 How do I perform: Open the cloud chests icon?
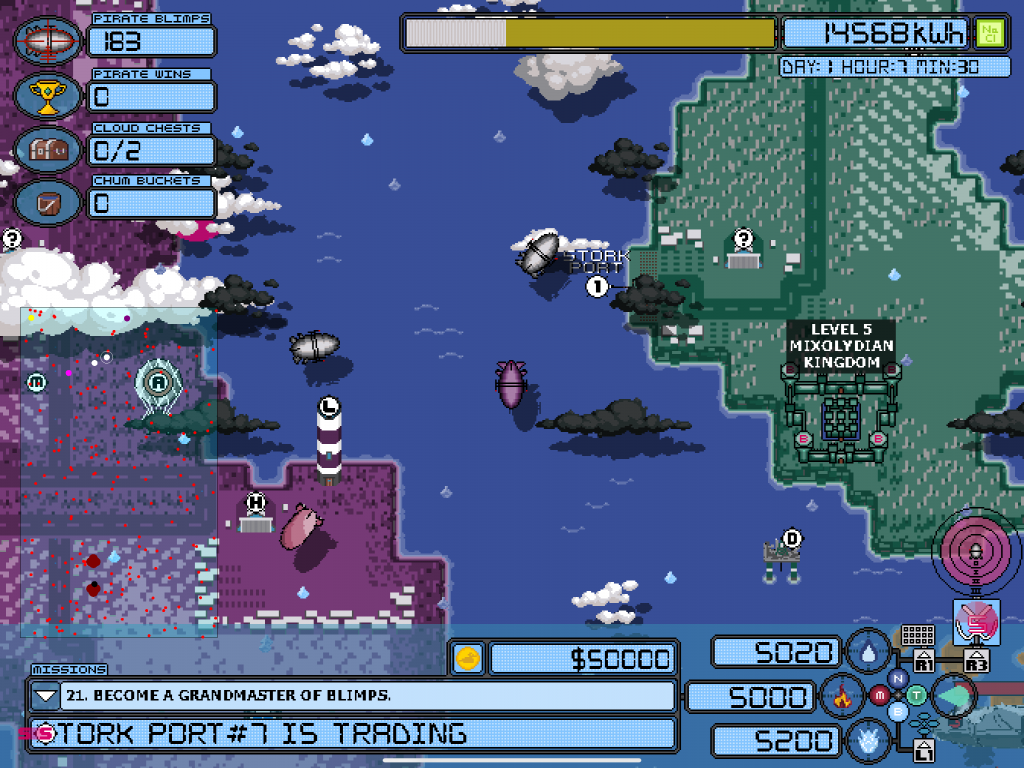click(x=48, y=149)
